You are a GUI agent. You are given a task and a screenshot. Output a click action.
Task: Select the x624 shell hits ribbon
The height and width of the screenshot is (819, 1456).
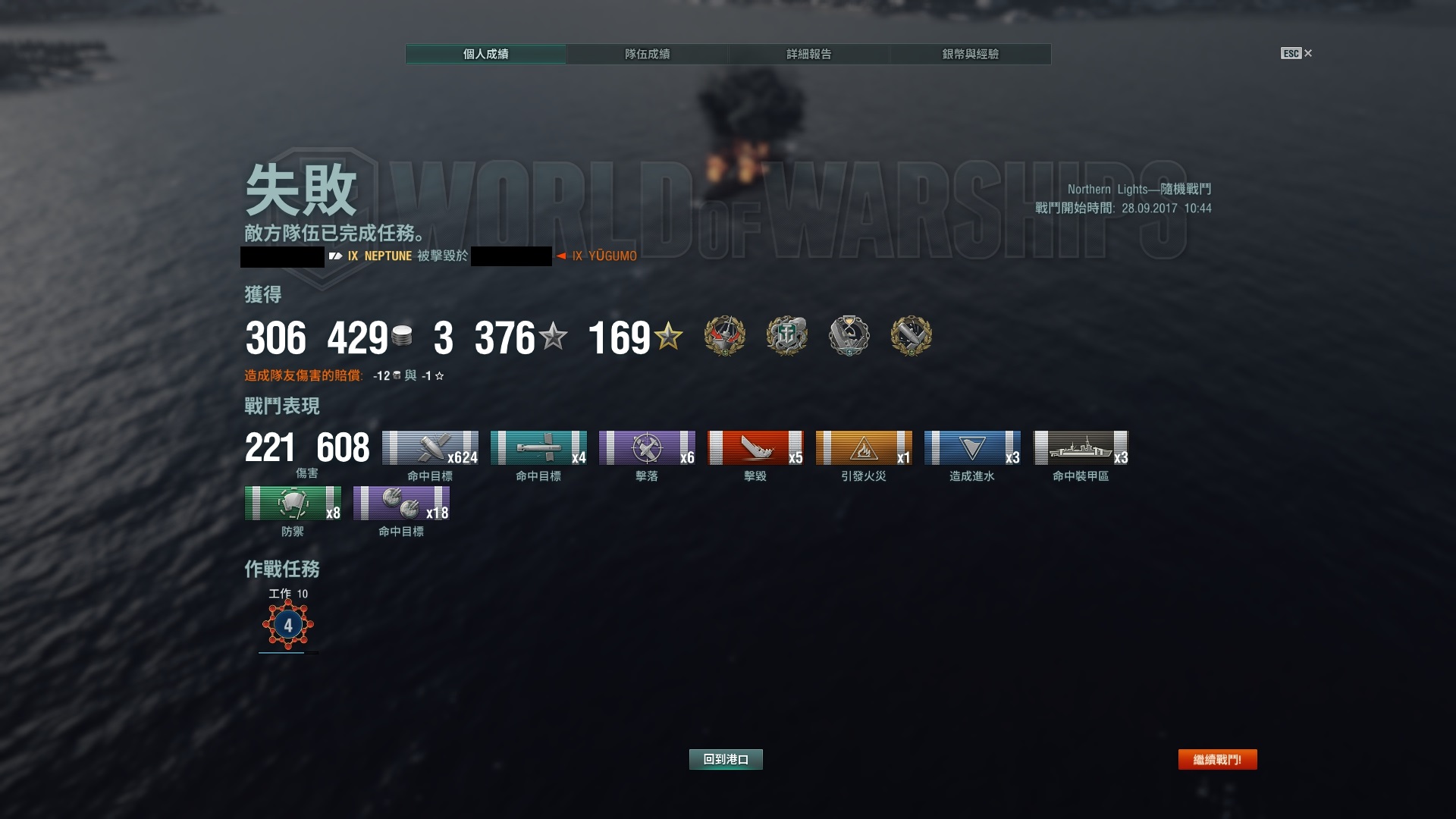[x=430, y=447]
